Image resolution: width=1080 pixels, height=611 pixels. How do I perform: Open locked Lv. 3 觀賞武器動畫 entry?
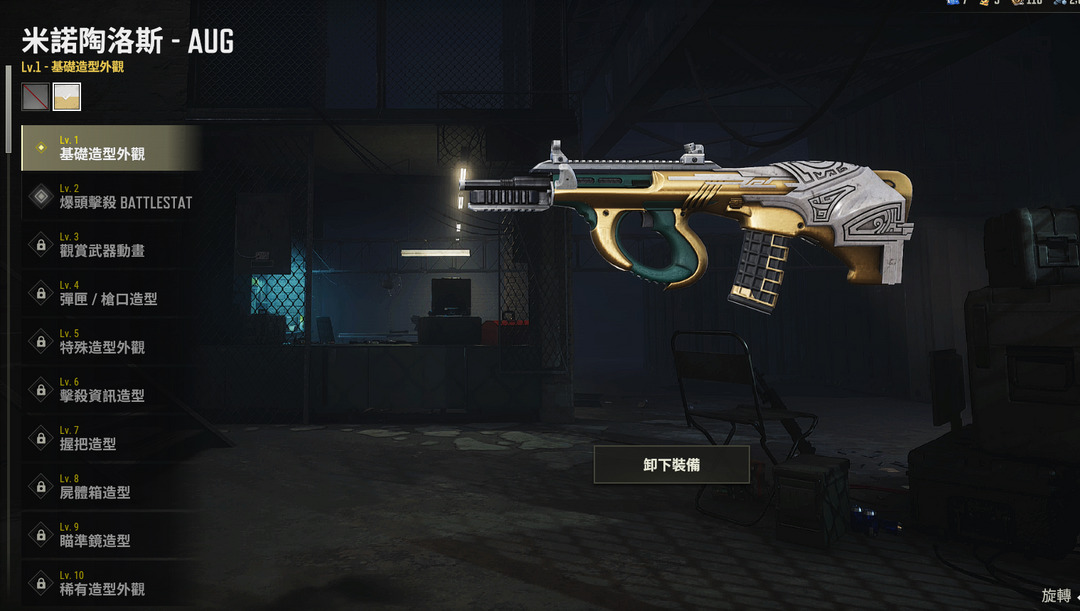click(110, 244)
